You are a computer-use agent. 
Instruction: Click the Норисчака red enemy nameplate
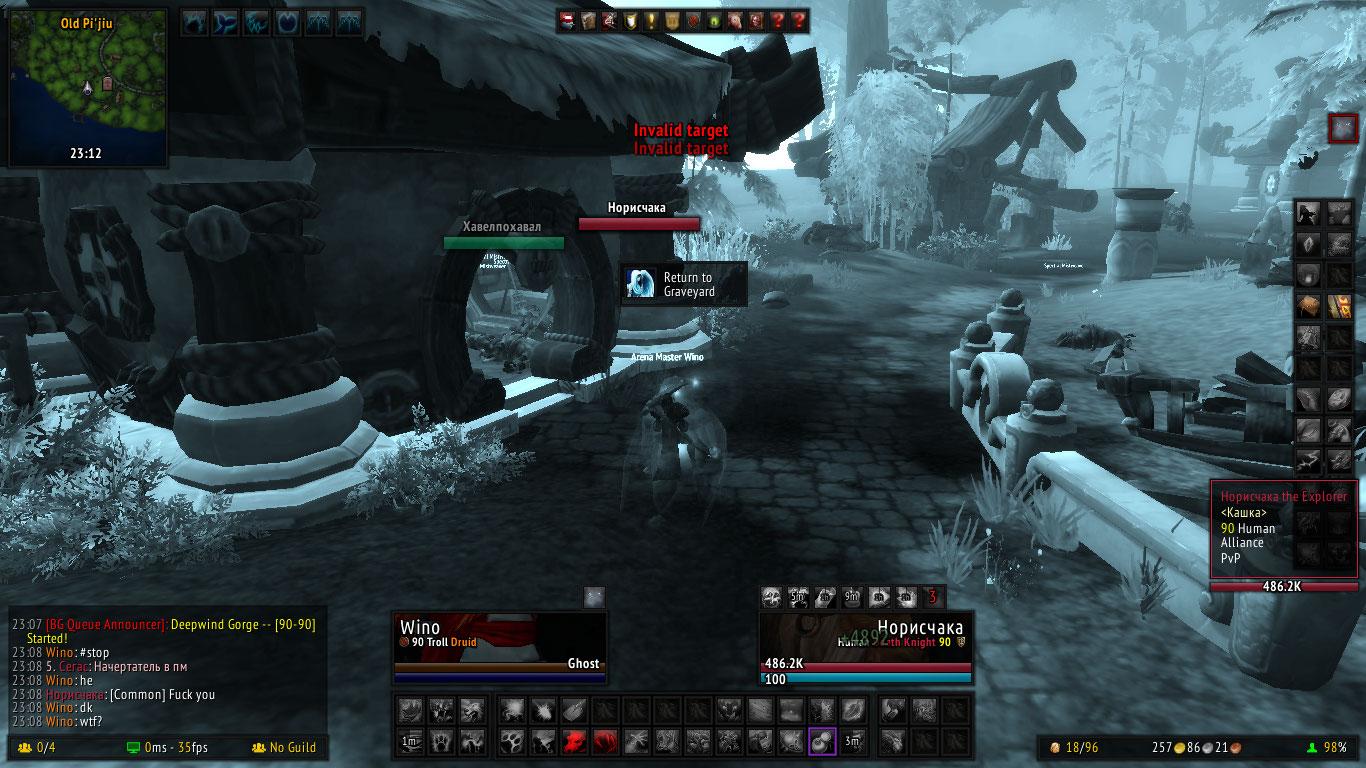click(x=638, y=223)
